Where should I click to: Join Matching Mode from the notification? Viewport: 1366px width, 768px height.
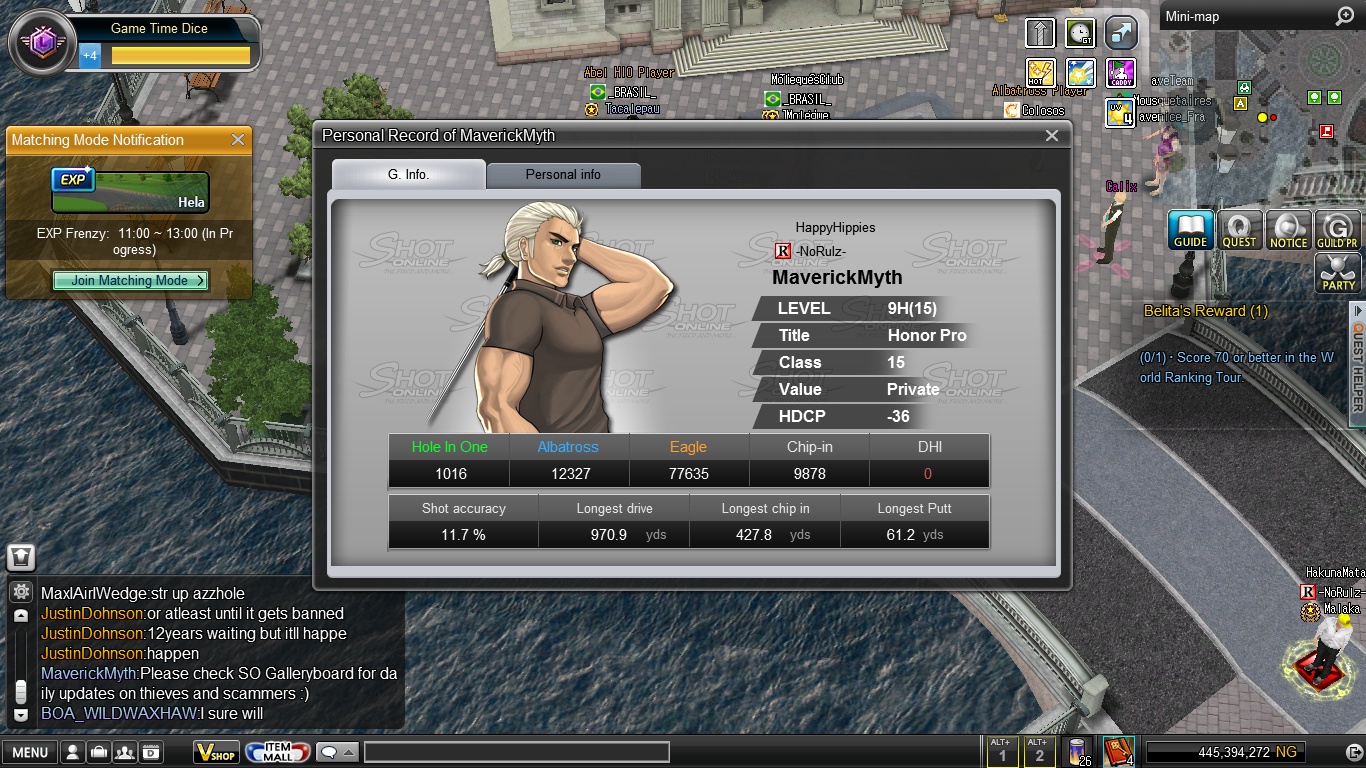coord(130,281)
